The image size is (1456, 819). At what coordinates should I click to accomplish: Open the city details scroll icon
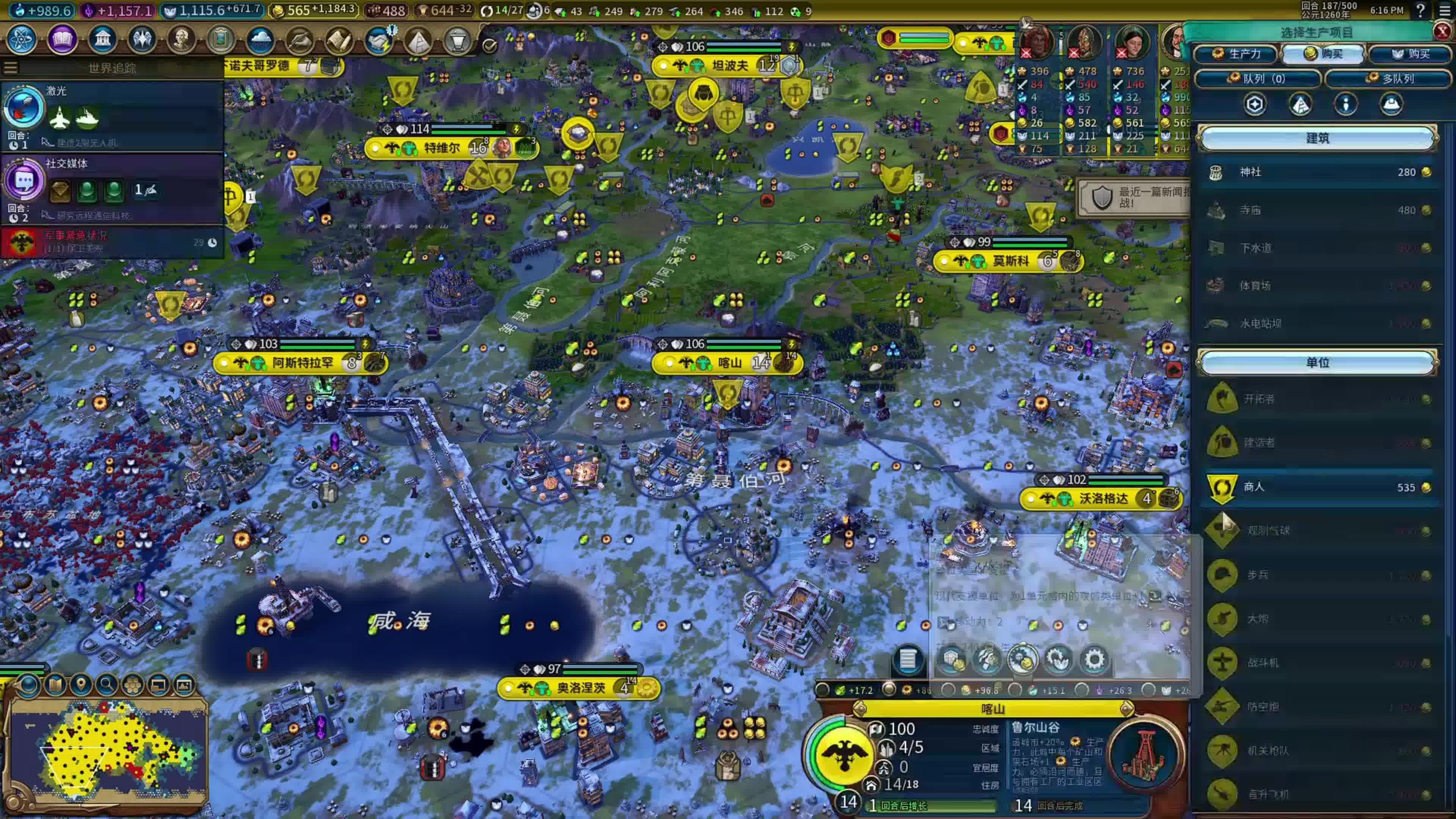coord(908,659)
